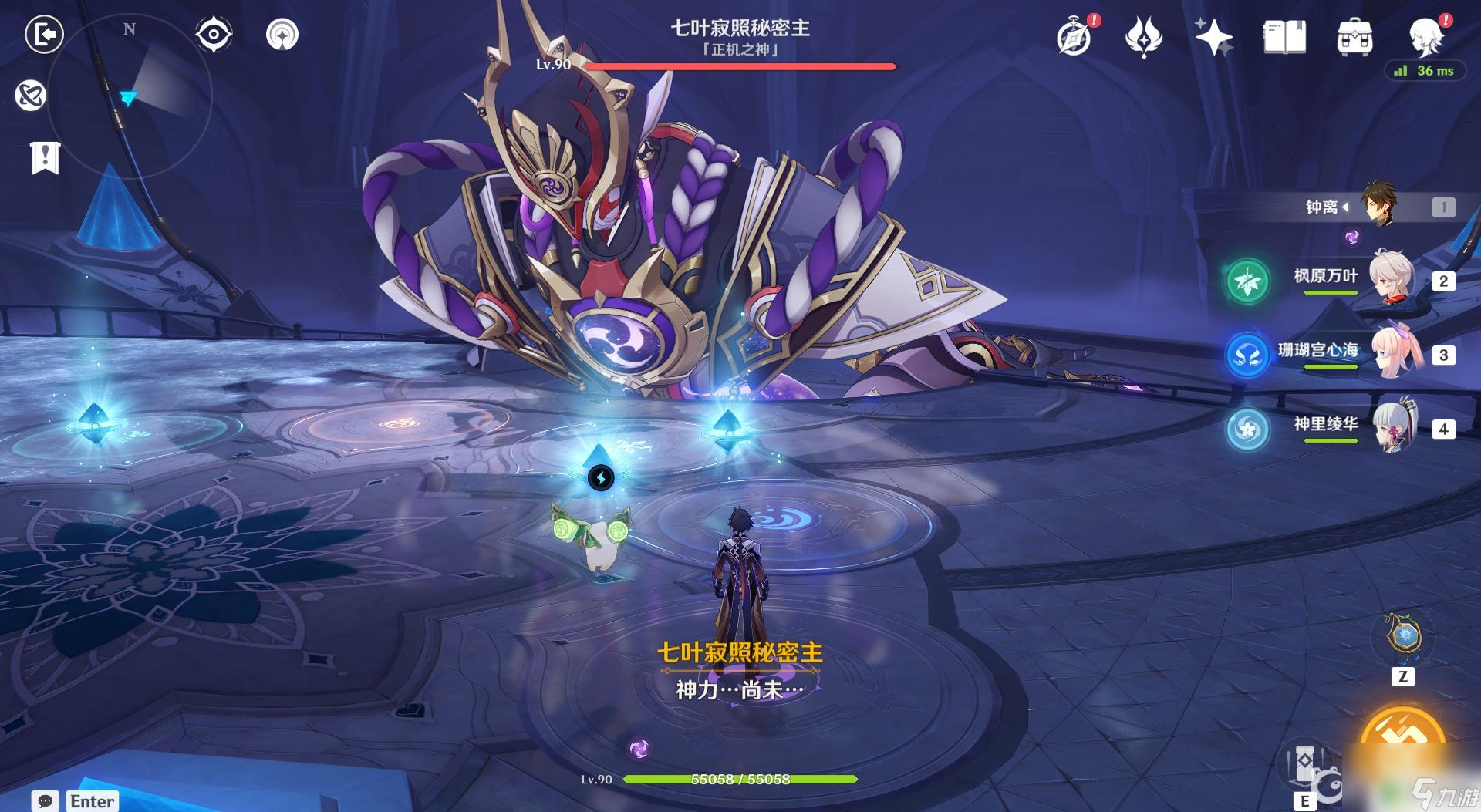Switch to party member 珊瑚宫心海
The height and width of the screenshot is (812, 1481).
click(x=1394, y=352)
